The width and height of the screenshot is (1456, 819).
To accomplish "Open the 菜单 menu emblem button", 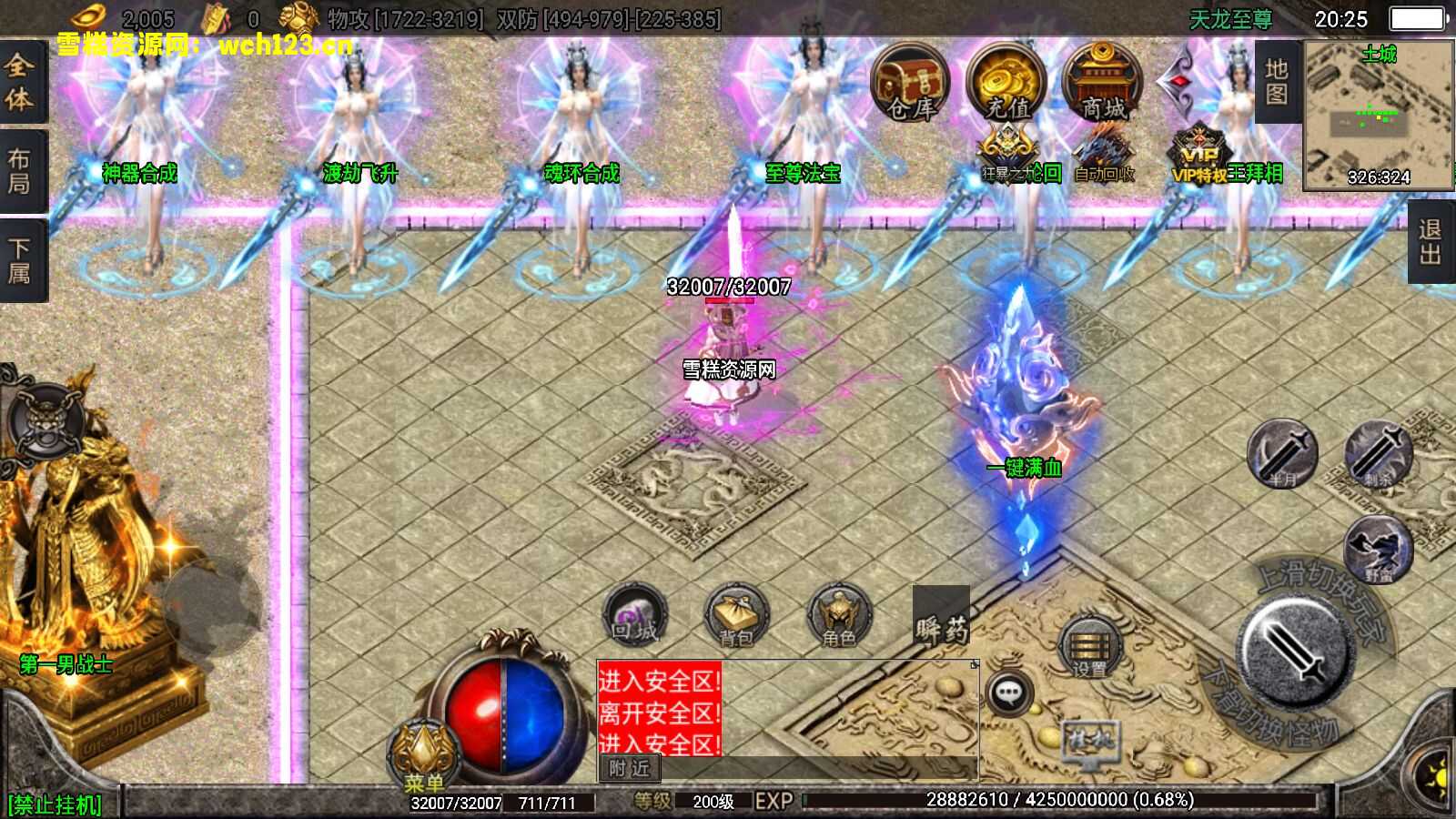I will pyautogui.click(x=424, y=757).
